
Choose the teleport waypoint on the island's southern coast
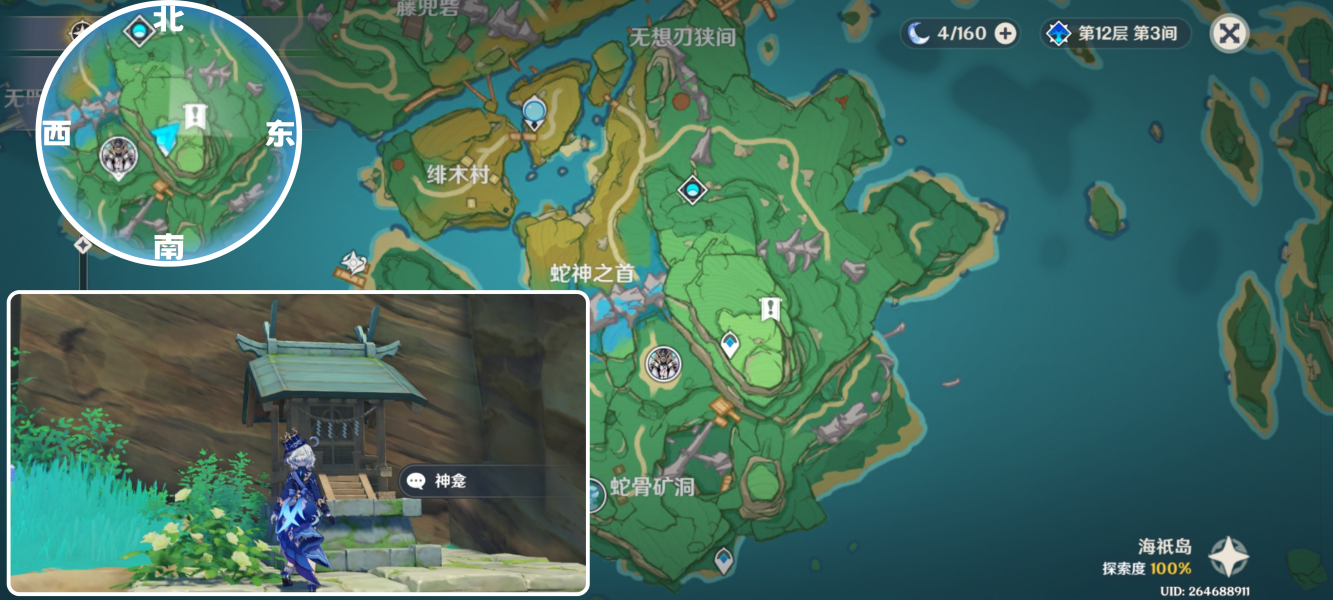click(x=723, y=558)
